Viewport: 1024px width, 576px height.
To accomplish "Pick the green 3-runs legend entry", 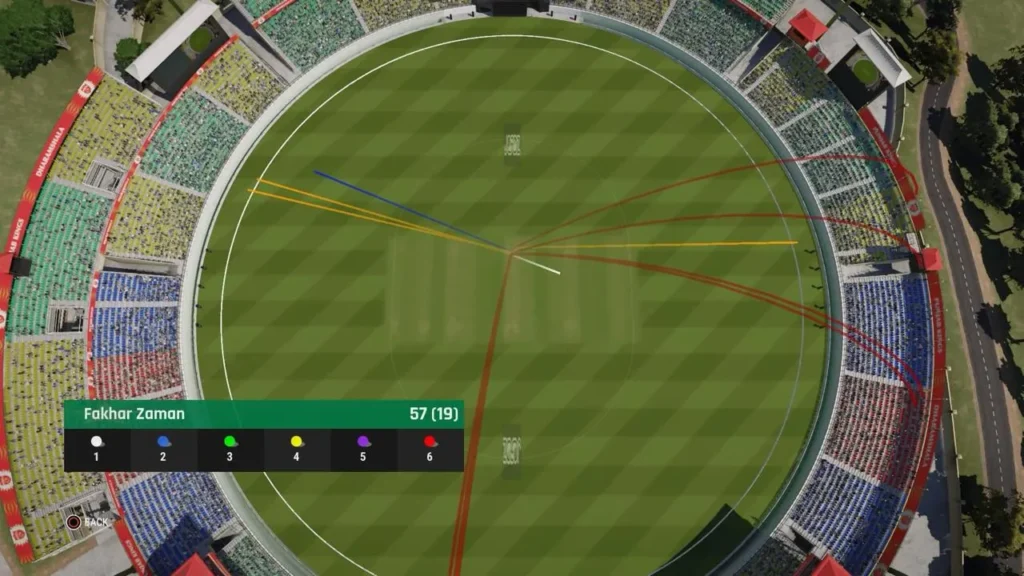I will [230, 447].
